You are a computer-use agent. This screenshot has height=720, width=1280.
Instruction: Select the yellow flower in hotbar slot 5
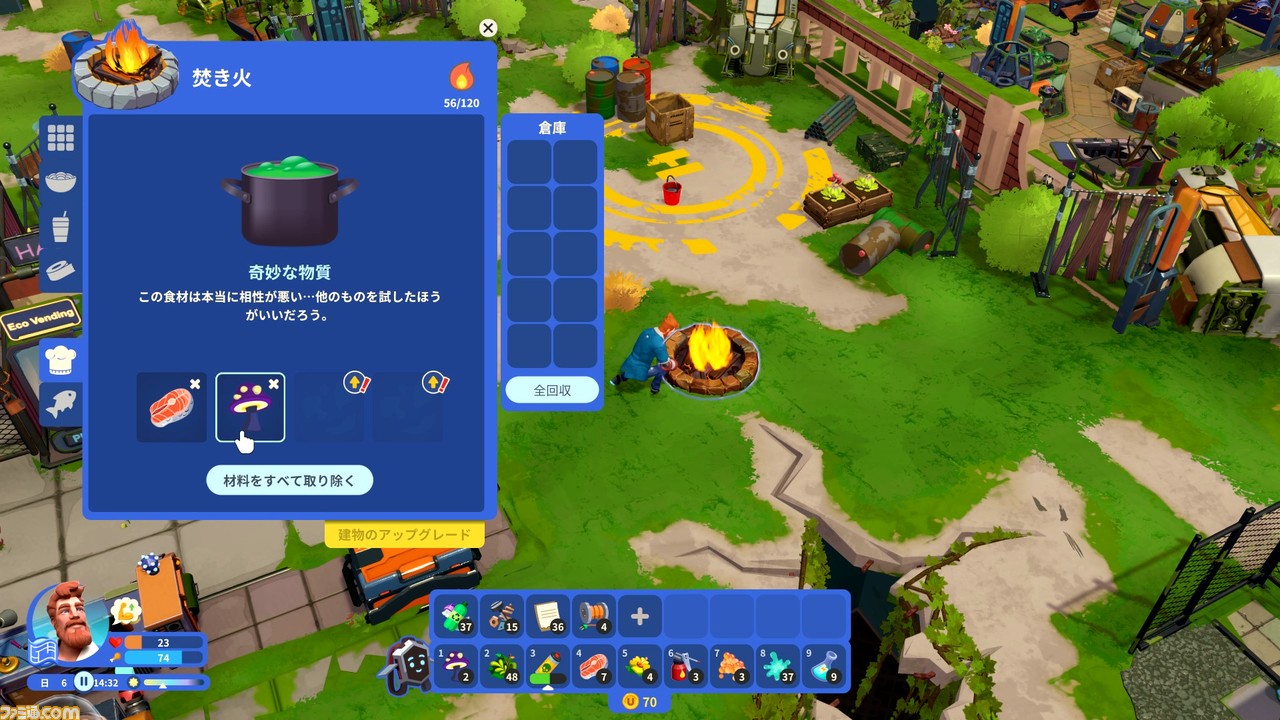640,665
